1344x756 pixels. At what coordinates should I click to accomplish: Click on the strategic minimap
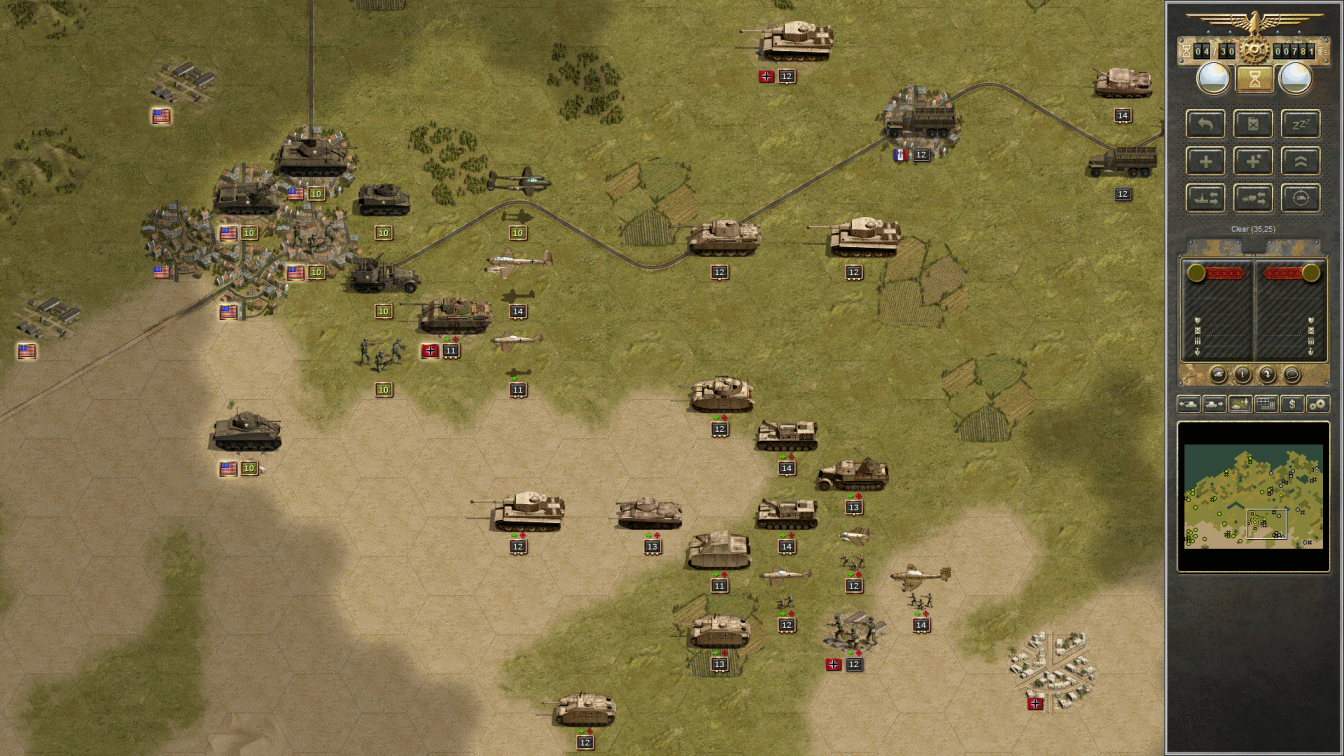coord(1253,496)
